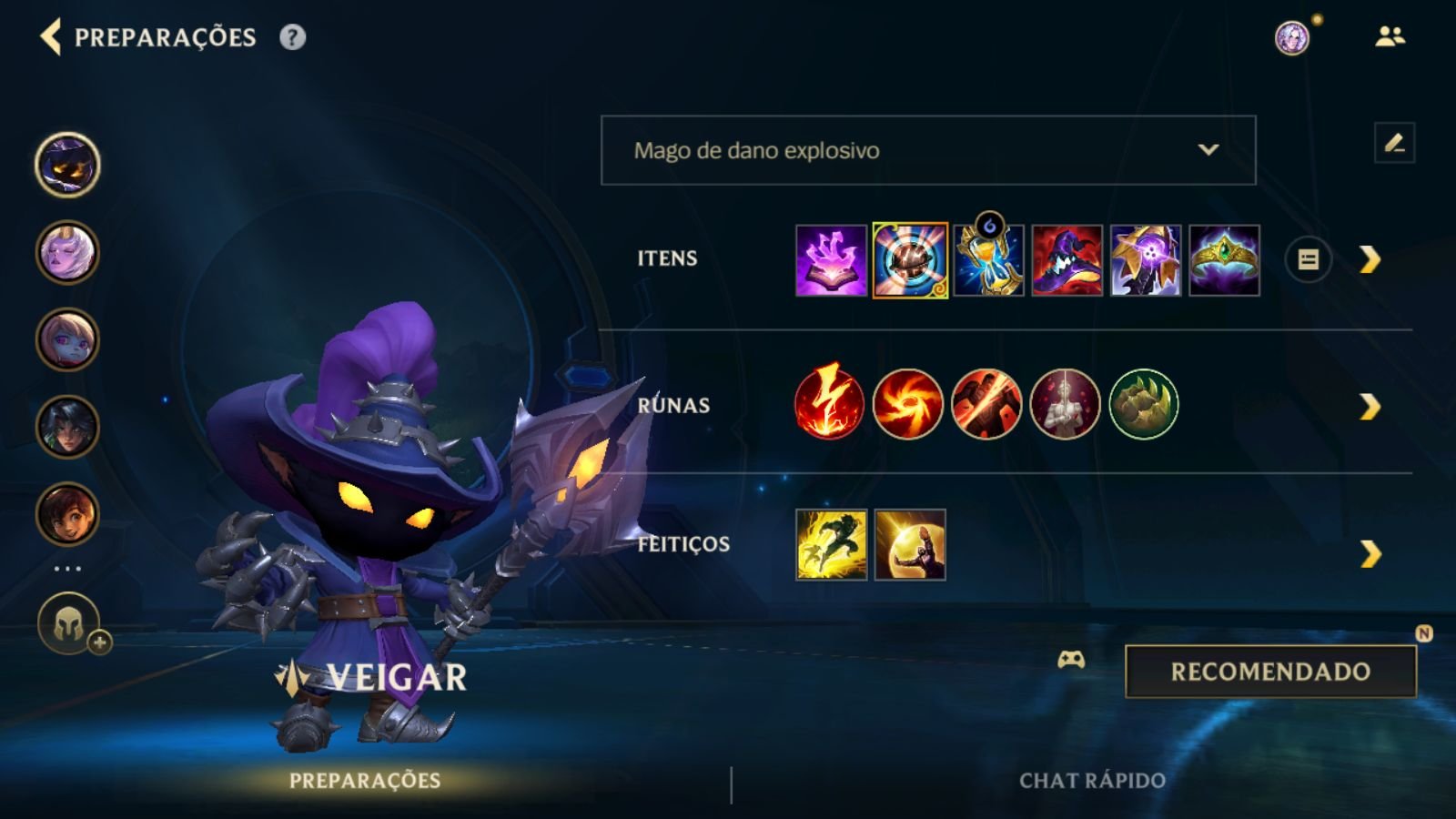Open the help question mark icon
The height and width of the screenshot is (819, 1456).
(289, 37)
